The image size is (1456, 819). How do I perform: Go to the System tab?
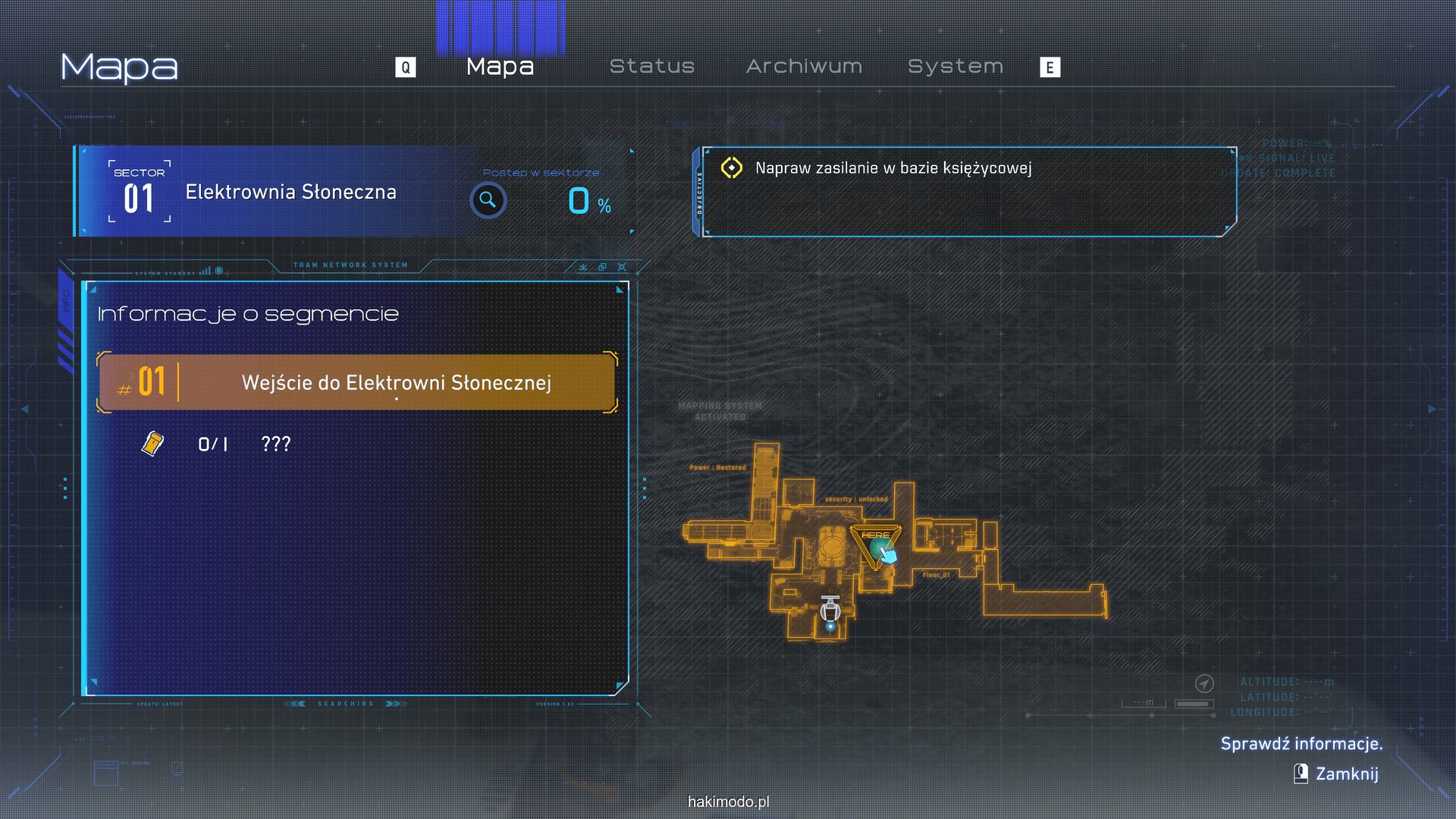955,67
